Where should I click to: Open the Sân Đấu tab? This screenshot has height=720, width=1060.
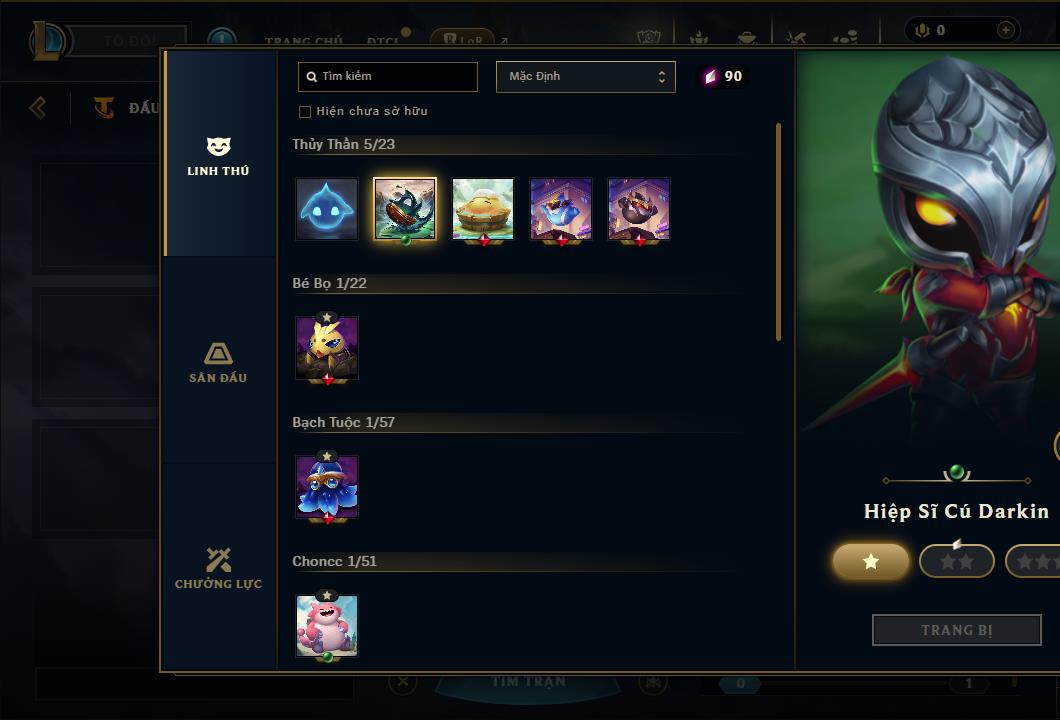[218, 363]
